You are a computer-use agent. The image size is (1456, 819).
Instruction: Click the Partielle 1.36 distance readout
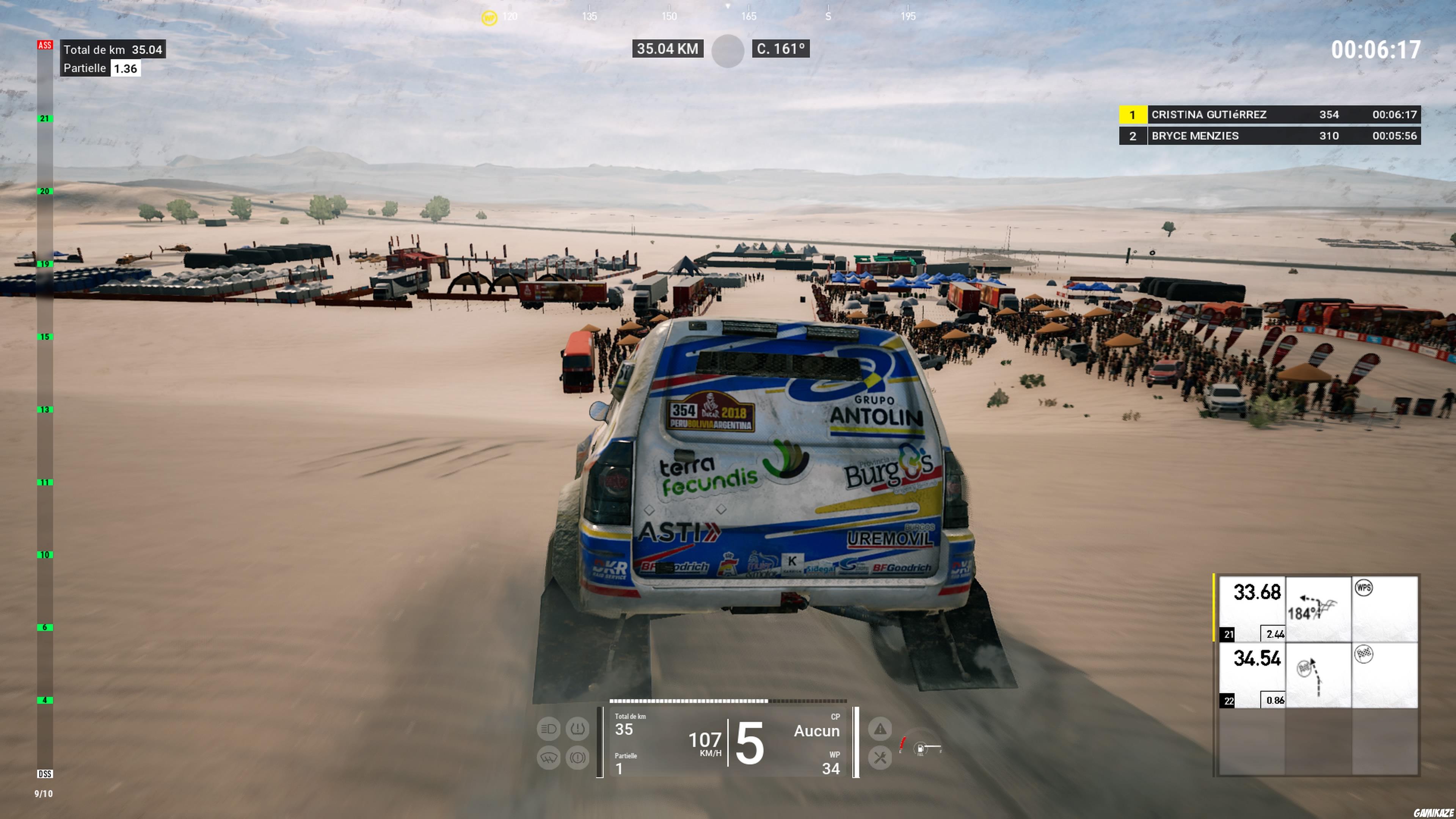102,68
